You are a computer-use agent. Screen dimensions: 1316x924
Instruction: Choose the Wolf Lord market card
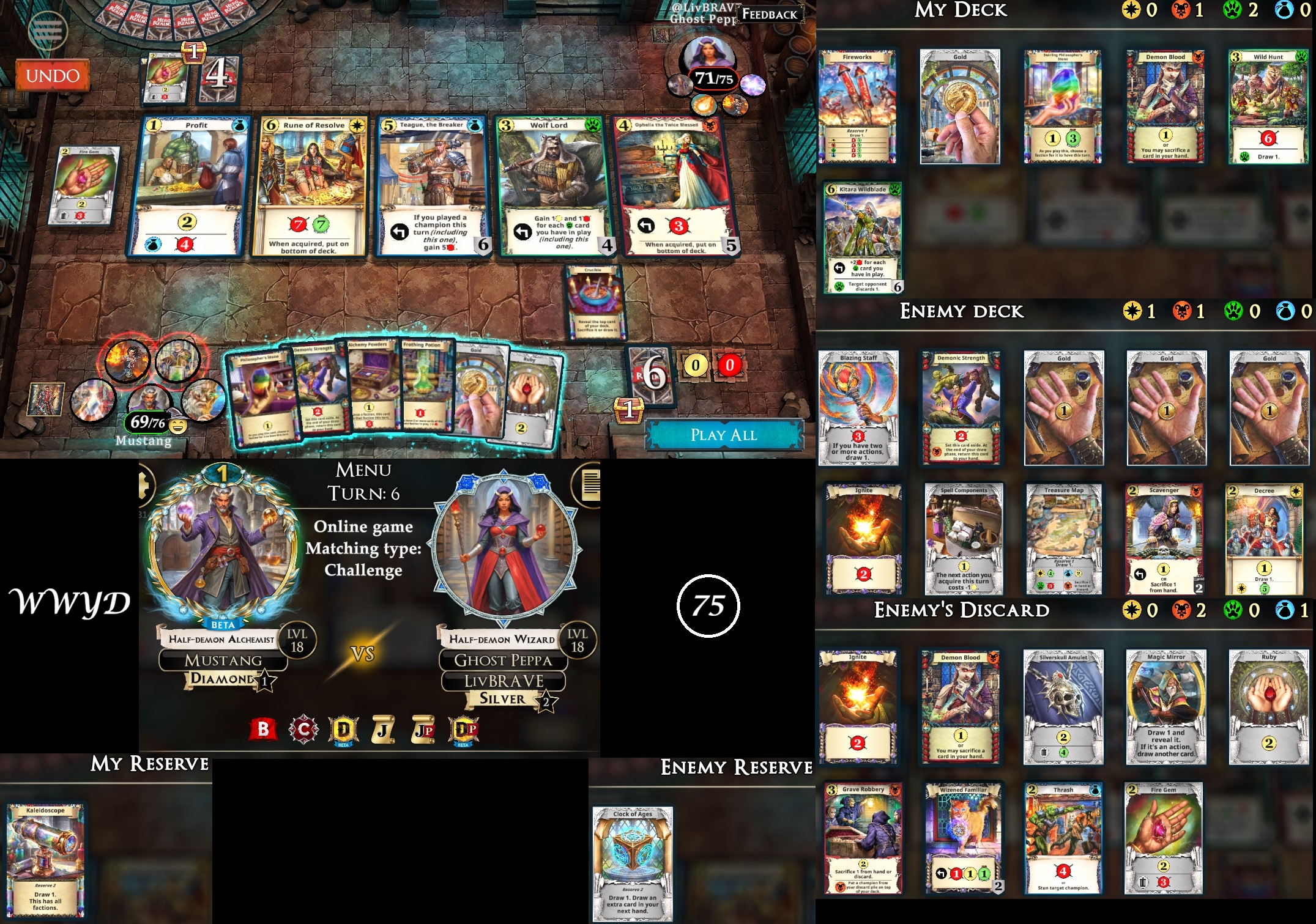(x=553, y=186)
